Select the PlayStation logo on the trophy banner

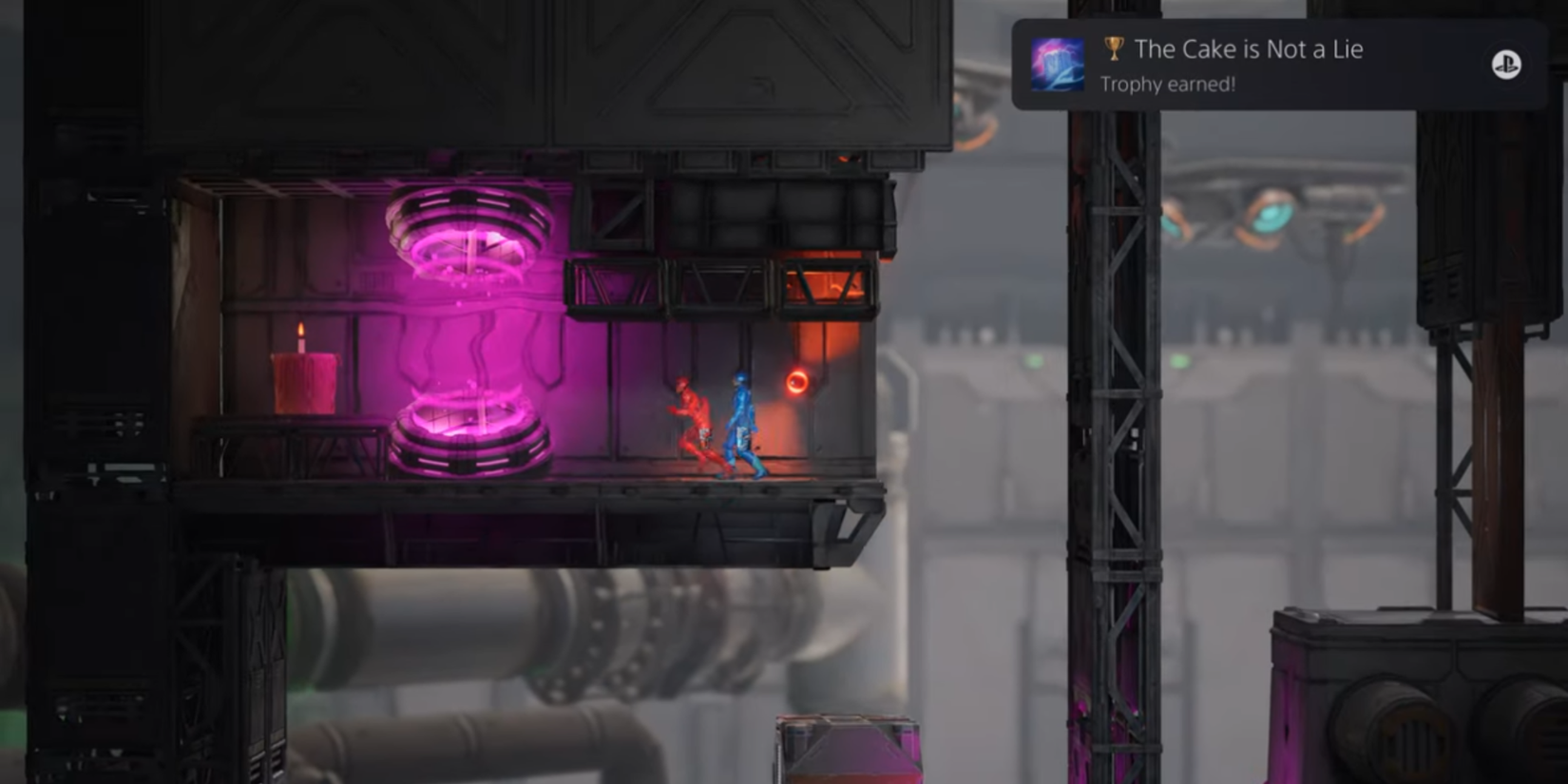point(1507,66)
